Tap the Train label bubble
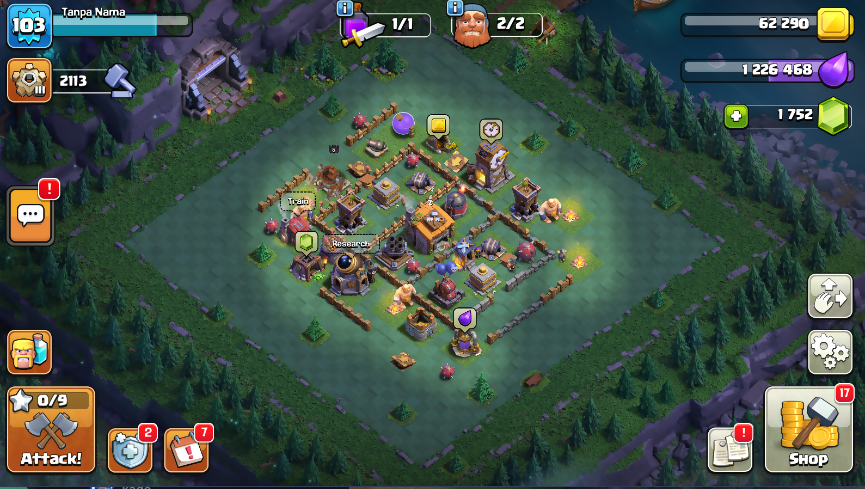Image resolution: width=865 pixels, height=489 pixels. (x=297, y=201)
